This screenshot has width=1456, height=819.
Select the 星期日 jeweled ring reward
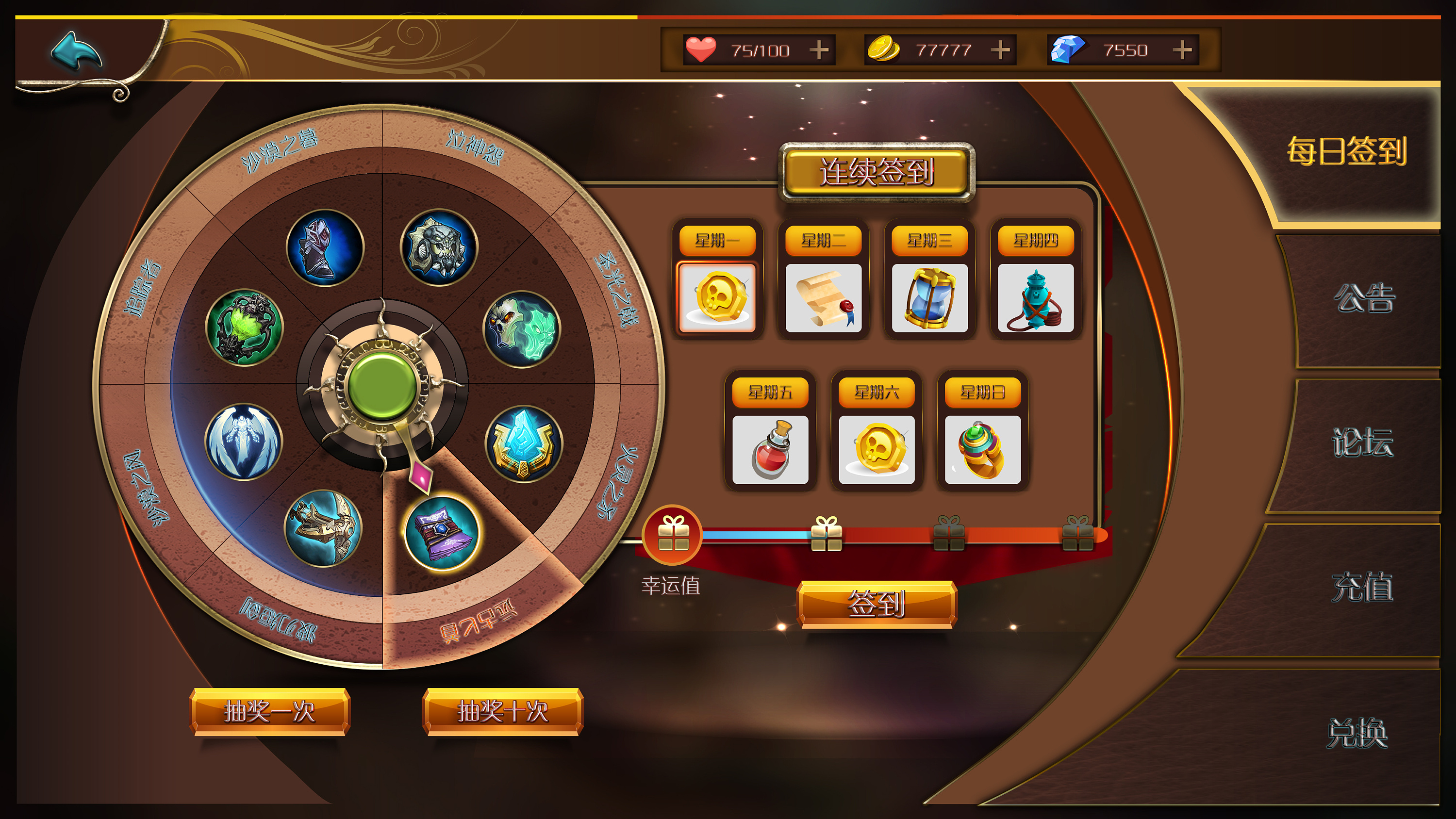[x=983, y=450]
